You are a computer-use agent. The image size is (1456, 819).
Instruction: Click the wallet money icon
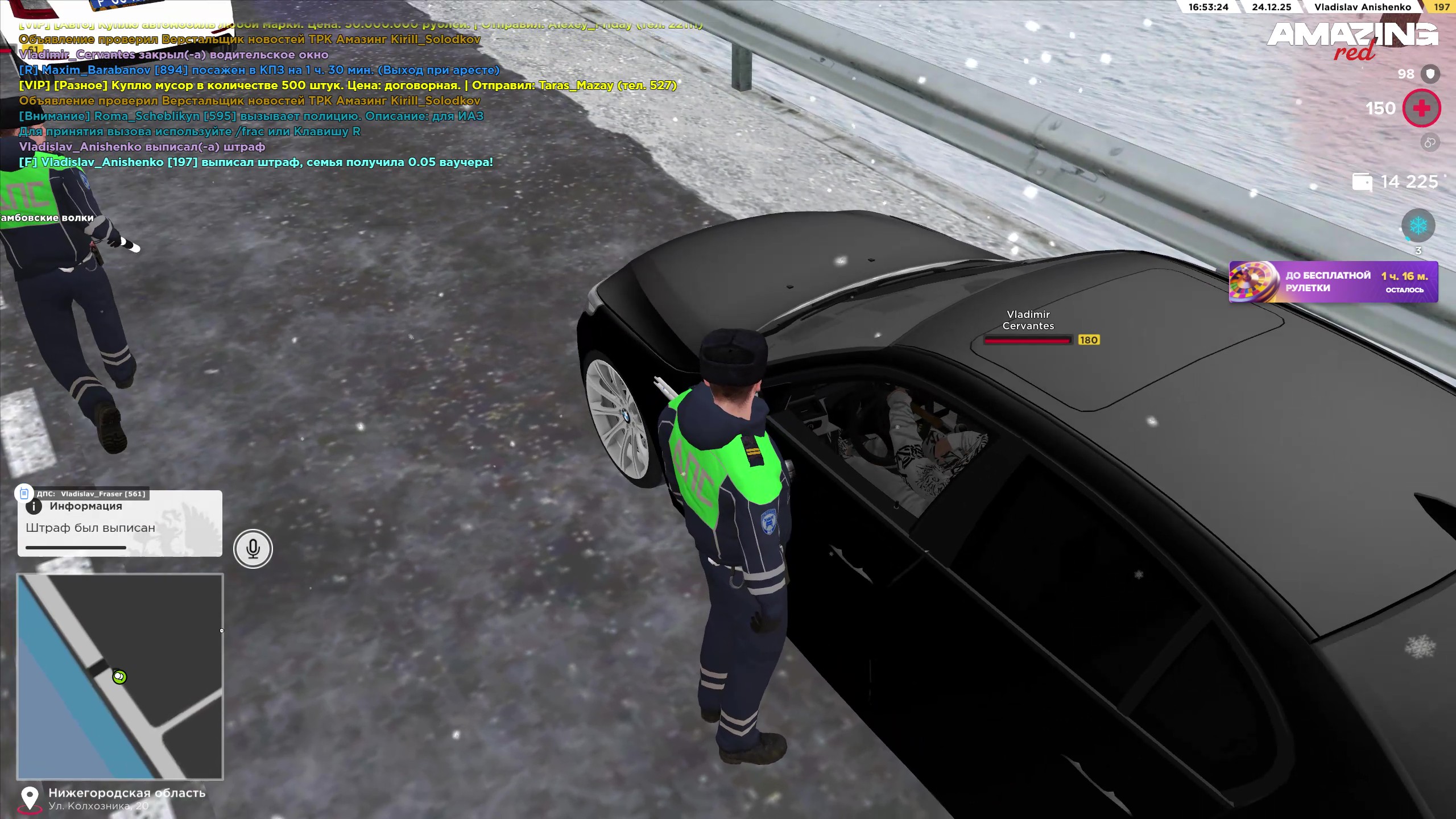[x=1362, y=182]
